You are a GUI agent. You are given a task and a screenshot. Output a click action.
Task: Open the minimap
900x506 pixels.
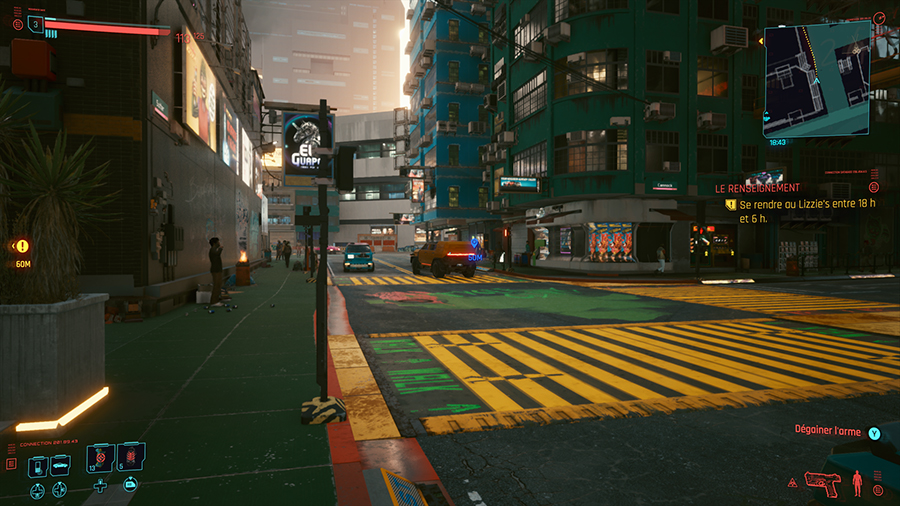coord(815,80)
